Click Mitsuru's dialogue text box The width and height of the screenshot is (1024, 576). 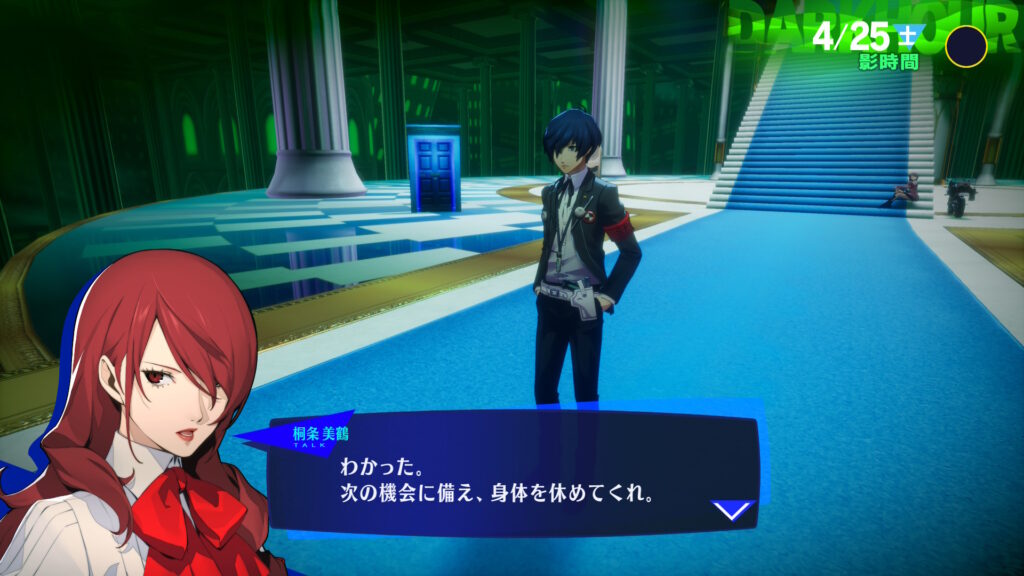(510, 478)
